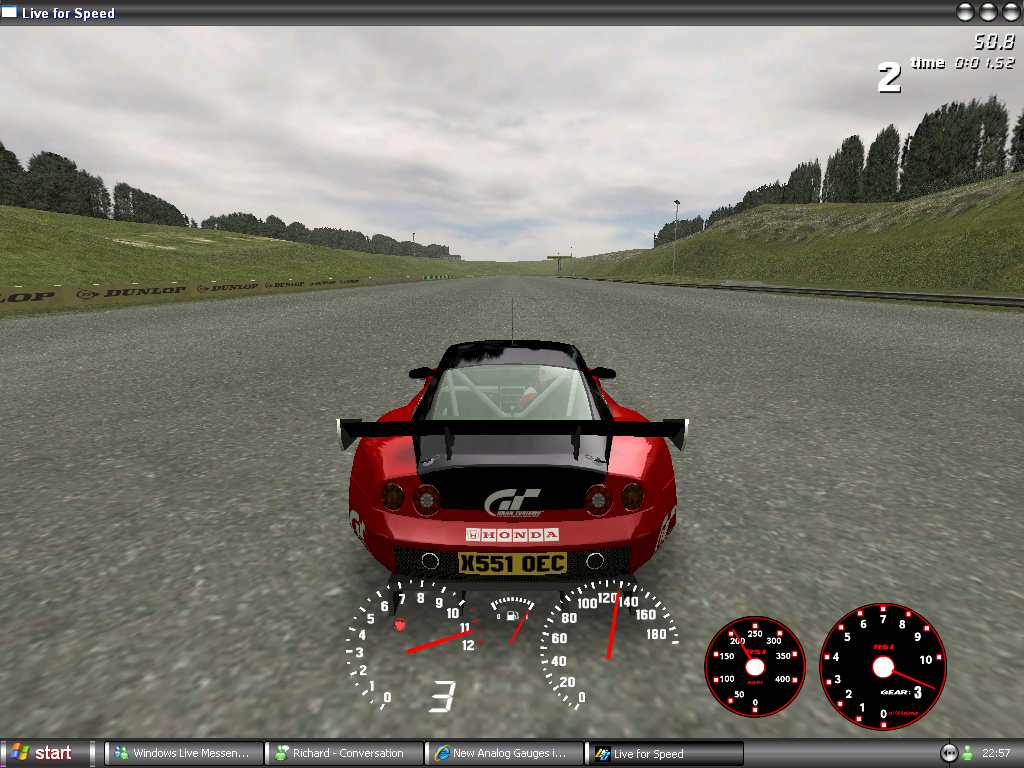The image size is (1024, 768).
Task: Switch to the Richard Conversation taskbar window
Action: [344, 753]
